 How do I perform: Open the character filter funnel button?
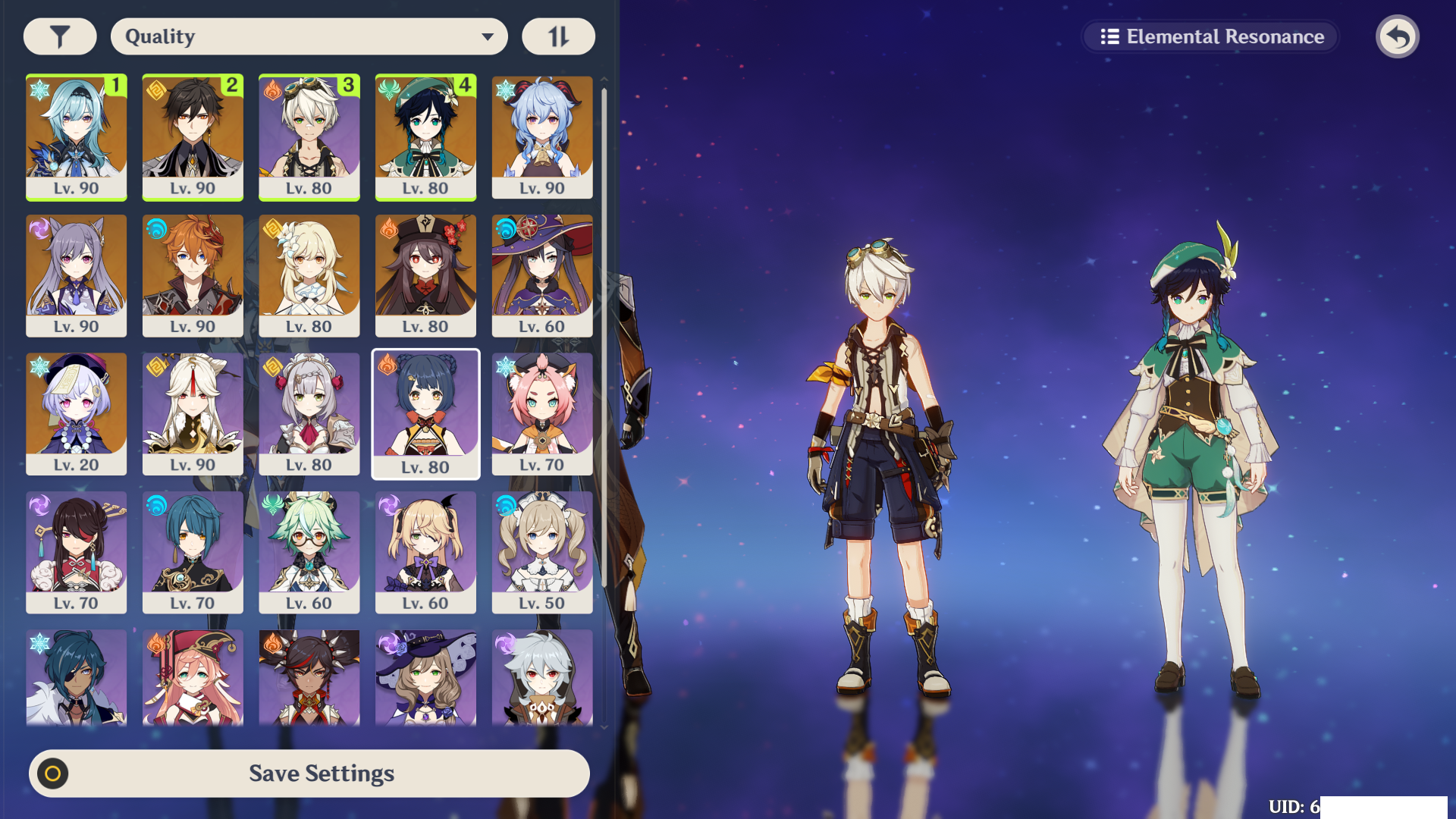(x=60, y=36)
